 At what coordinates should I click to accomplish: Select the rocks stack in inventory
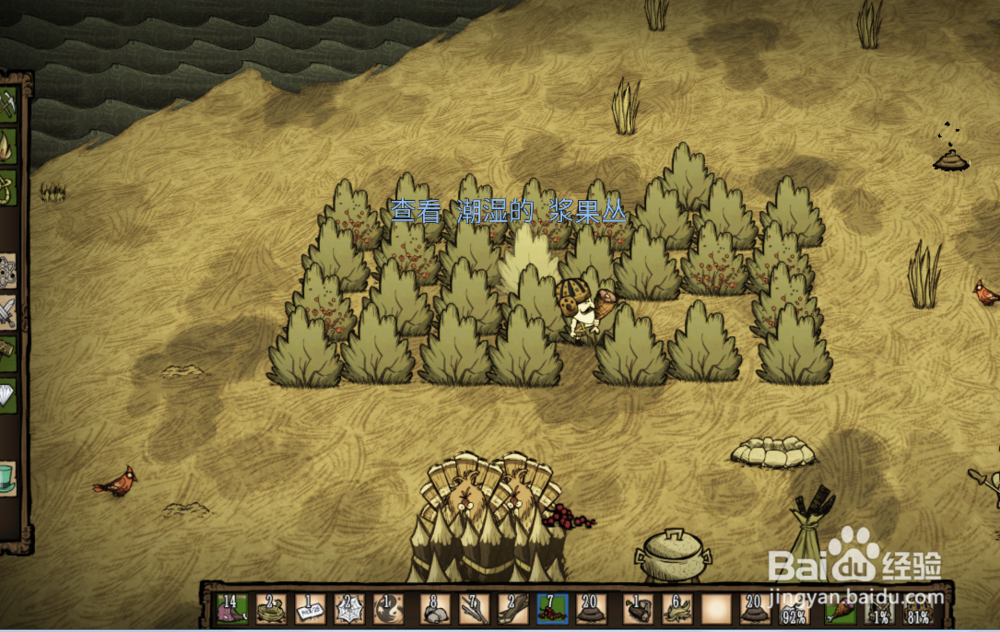click(x=435, y=608)
